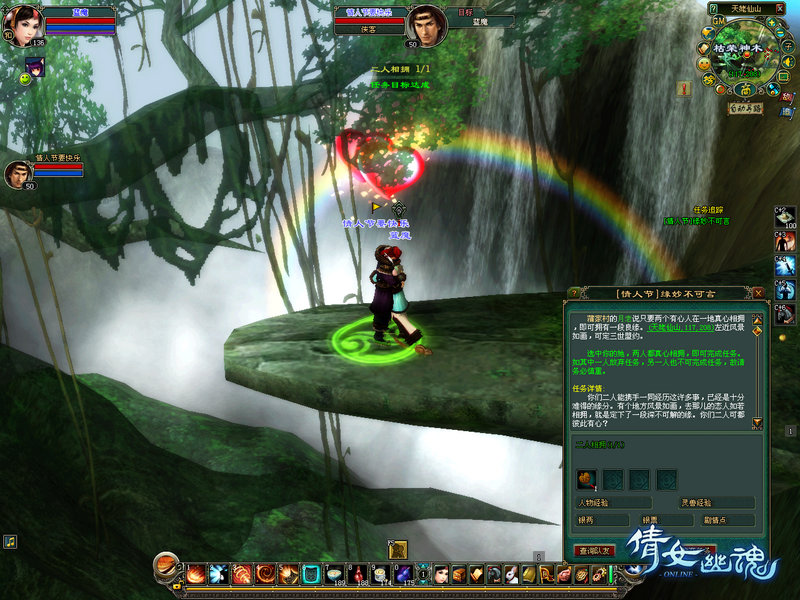Open the quest panel help question mark
Image resolution: width=800 pixels, height=600 pixels.
click(574, 293)
